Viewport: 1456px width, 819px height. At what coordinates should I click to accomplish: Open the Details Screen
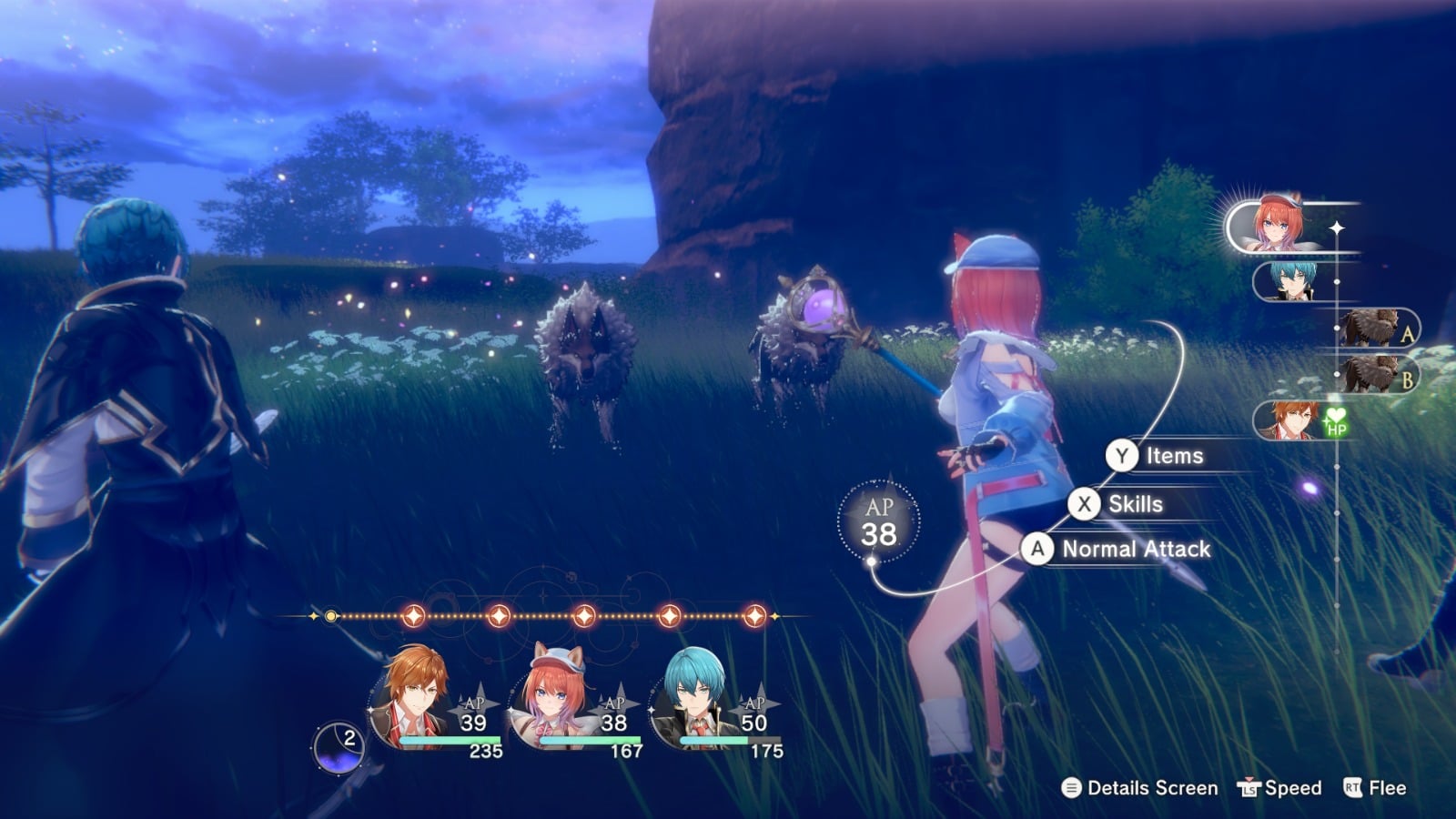[x=1139, y=788]
